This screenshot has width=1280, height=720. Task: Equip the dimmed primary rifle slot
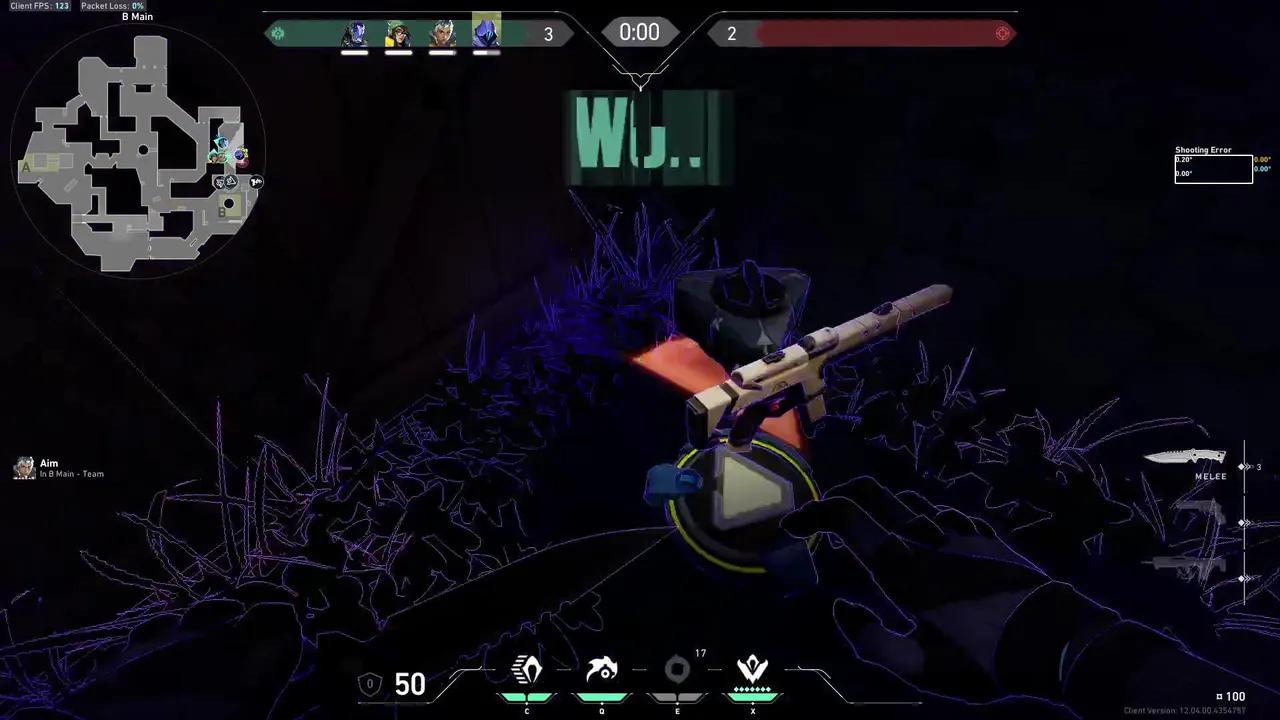(1190, 565)
